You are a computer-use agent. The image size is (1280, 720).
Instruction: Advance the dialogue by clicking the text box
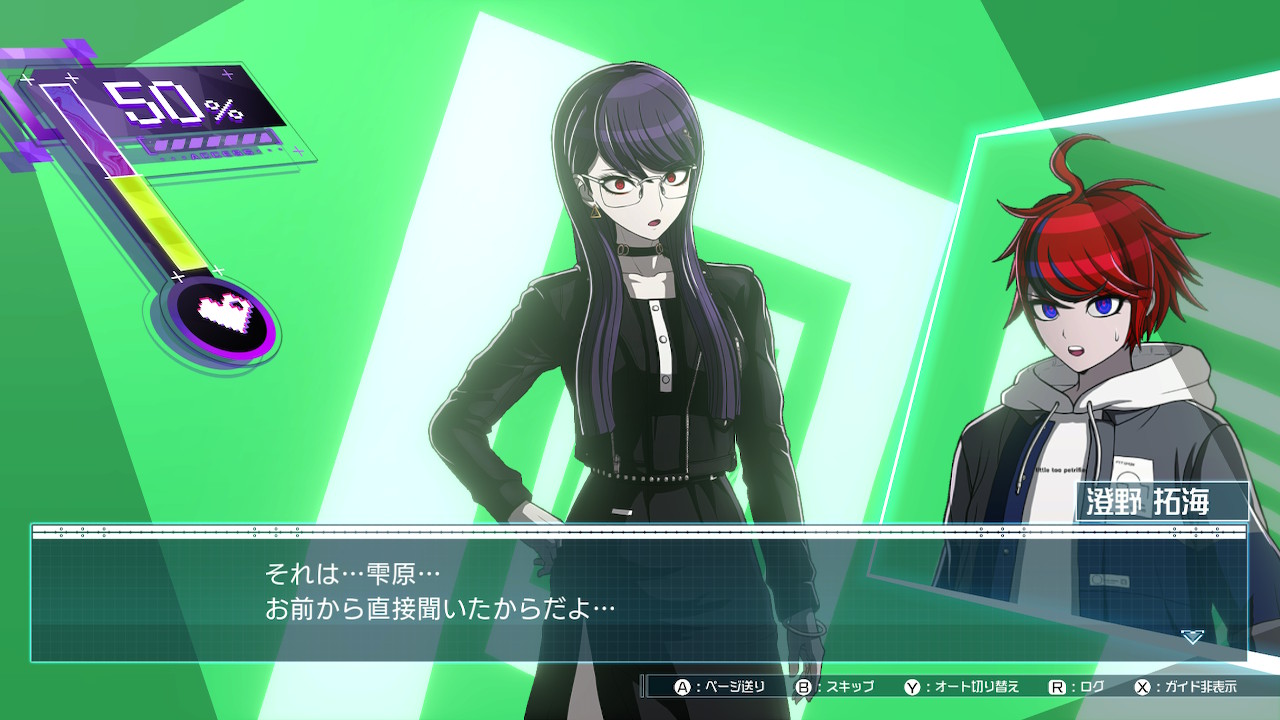pos(640,594)
